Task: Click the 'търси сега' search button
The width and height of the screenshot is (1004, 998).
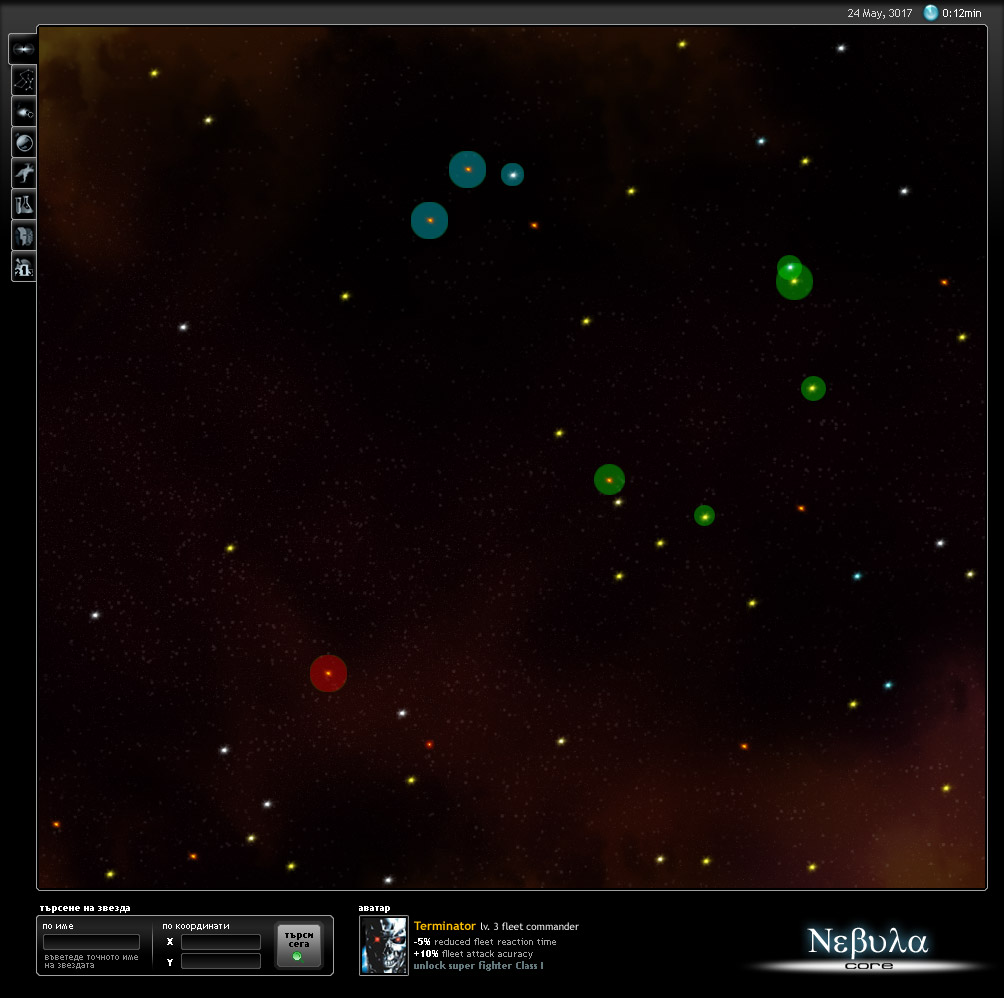Action: [x=299, y=946]
